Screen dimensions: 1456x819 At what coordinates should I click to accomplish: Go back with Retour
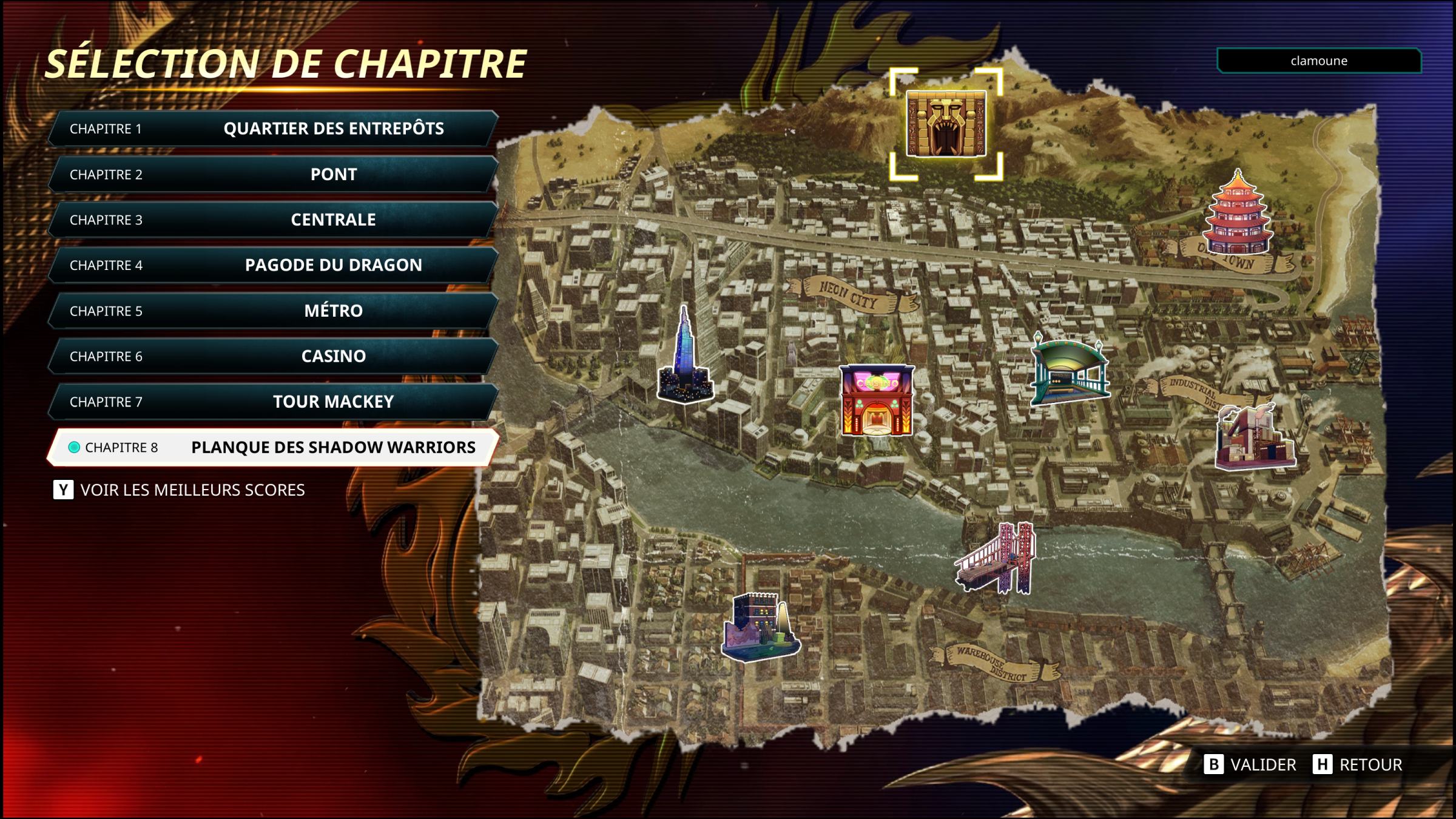[x=1358, y=764]
